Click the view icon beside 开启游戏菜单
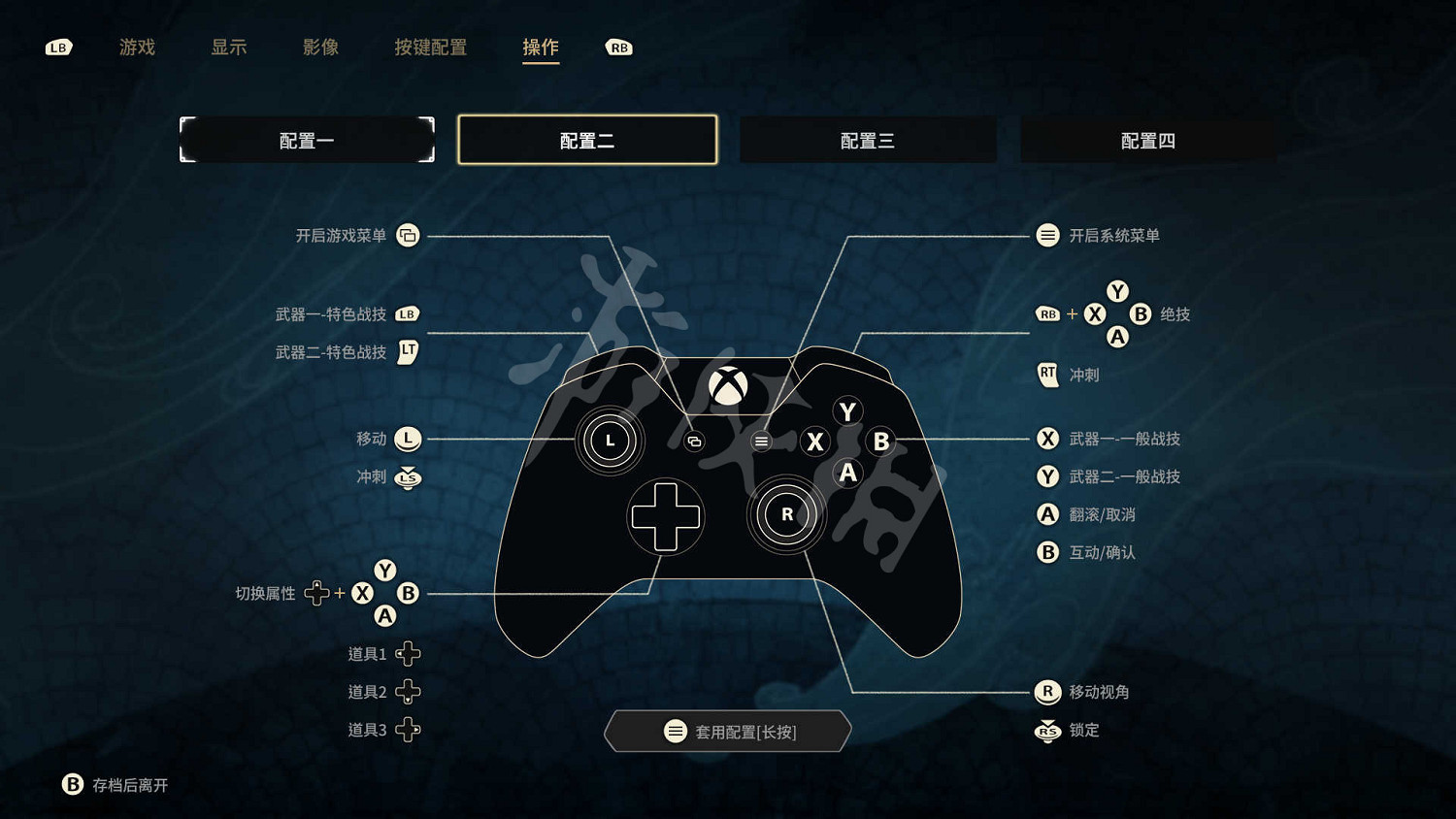Image resolution: width=1456 pixels, height=819 pixels. click(408, 235)
